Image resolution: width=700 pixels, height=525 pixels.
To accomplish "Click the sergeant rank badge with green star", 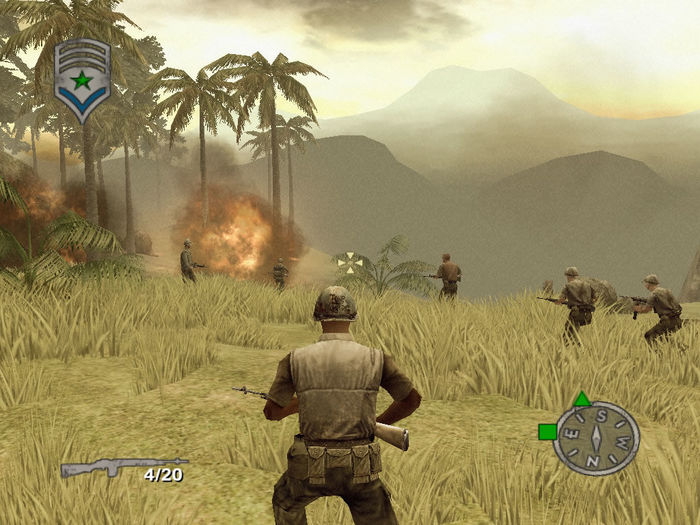I will tap(82, 79).
